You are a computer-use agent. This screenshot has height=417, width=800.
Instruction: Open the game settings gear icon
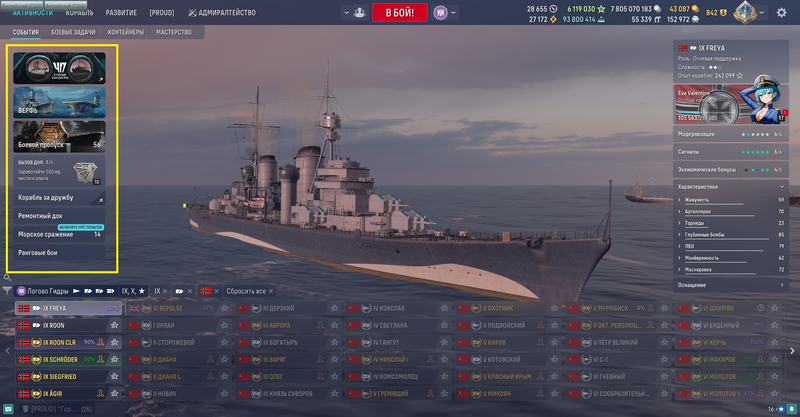pyautogui.click(x=780, y=13)
